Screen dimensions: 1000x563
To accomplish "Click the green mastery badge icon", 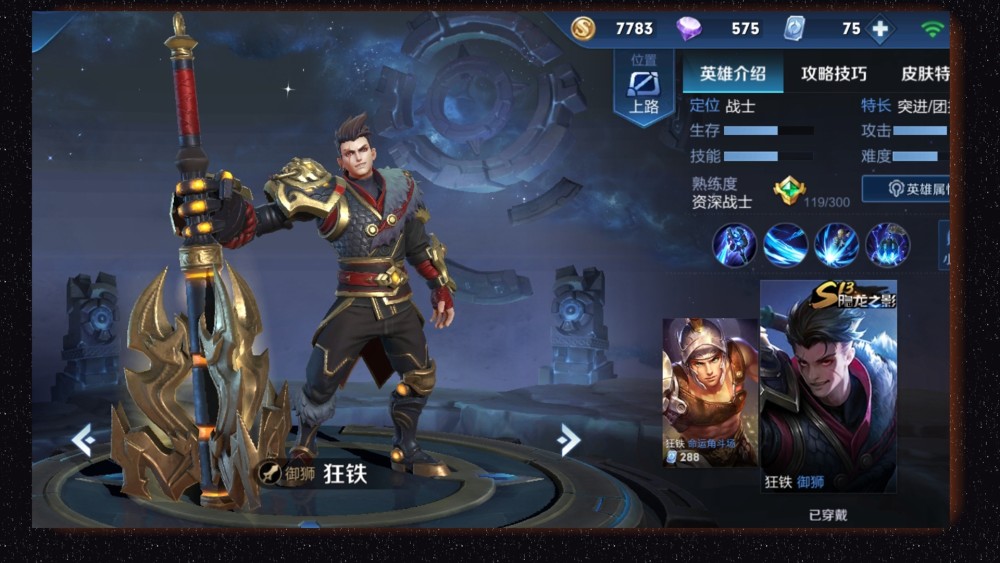I will pyautogui.click(x=789, y=190).
